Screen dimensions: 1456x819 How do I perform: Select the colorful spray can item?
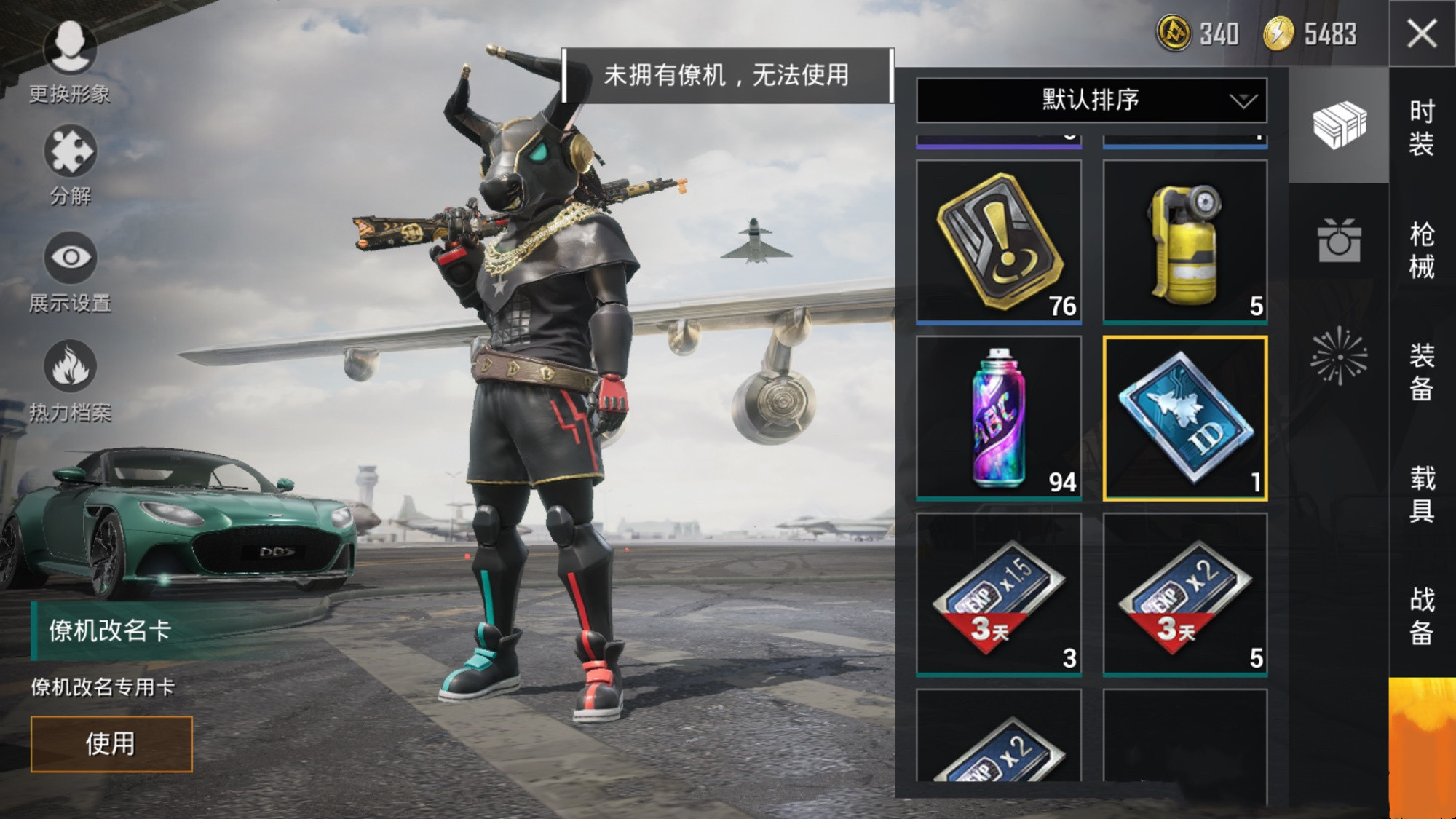[999, 418]
